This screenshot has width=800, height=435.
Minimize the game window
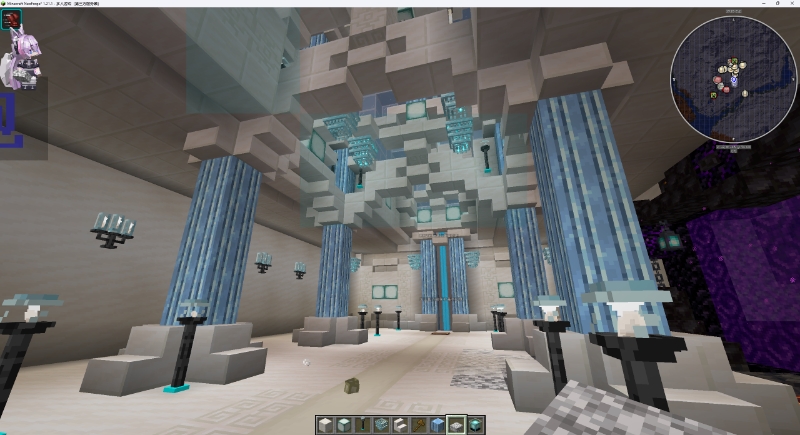coord(741,4)
